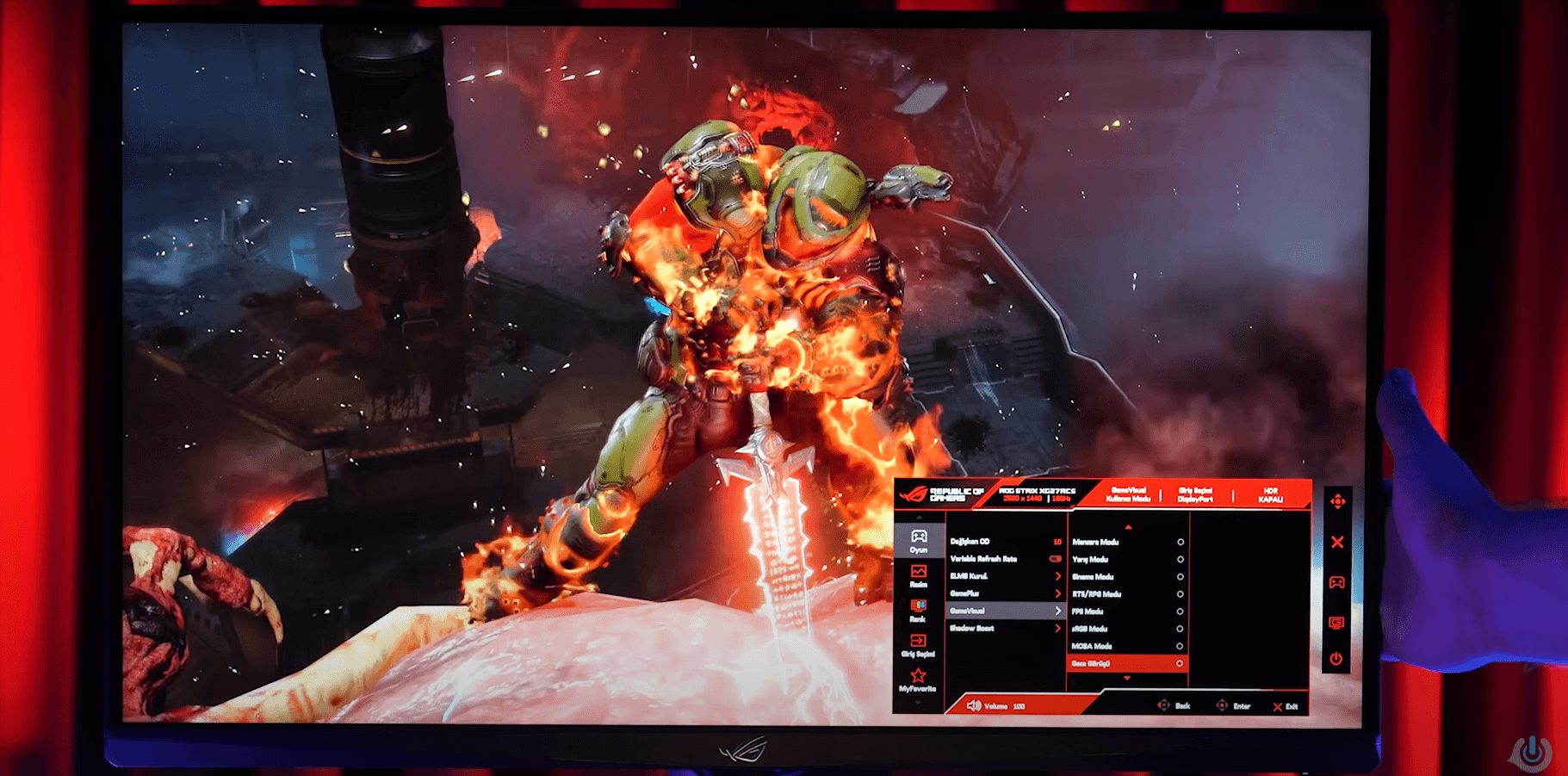Choose Manzara Modu preset

point(1127,543)
